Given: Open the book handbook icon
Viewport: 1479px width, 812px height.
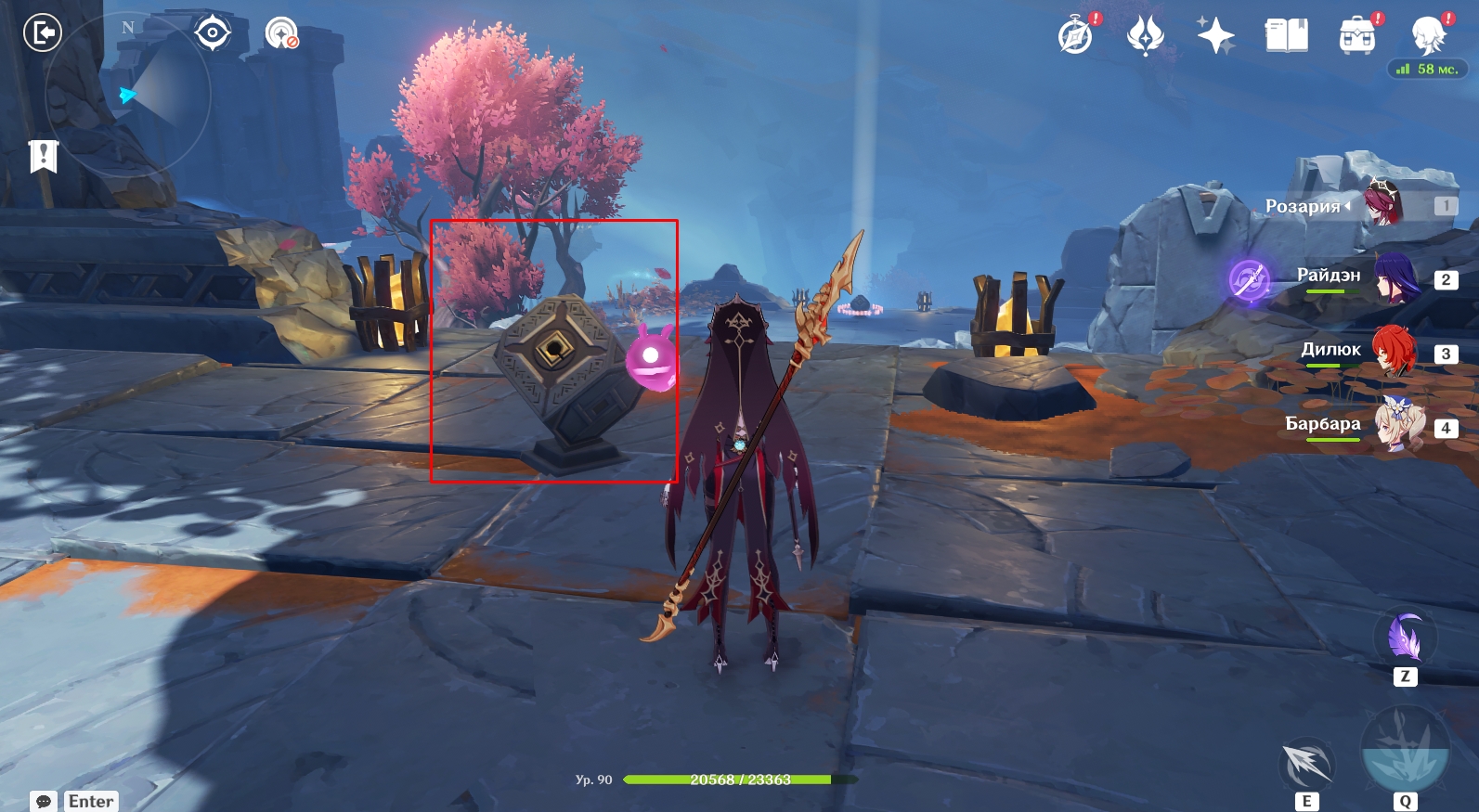Looking at the screenshot, I should click(1286, 36).
